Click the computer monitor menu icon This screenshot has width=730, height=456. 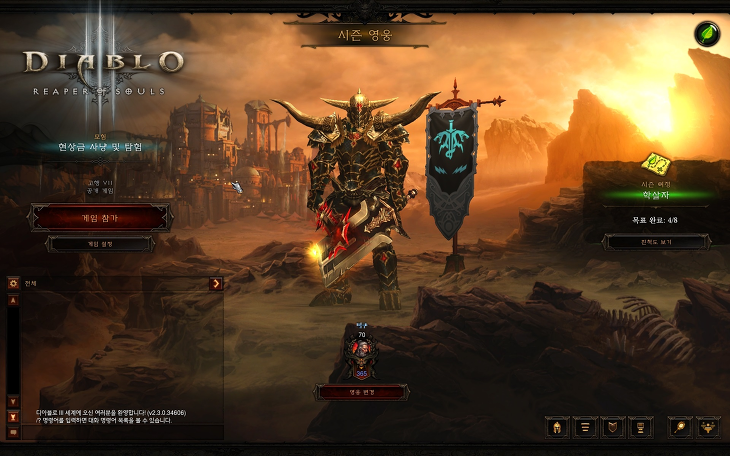click(x=642, y=427)
